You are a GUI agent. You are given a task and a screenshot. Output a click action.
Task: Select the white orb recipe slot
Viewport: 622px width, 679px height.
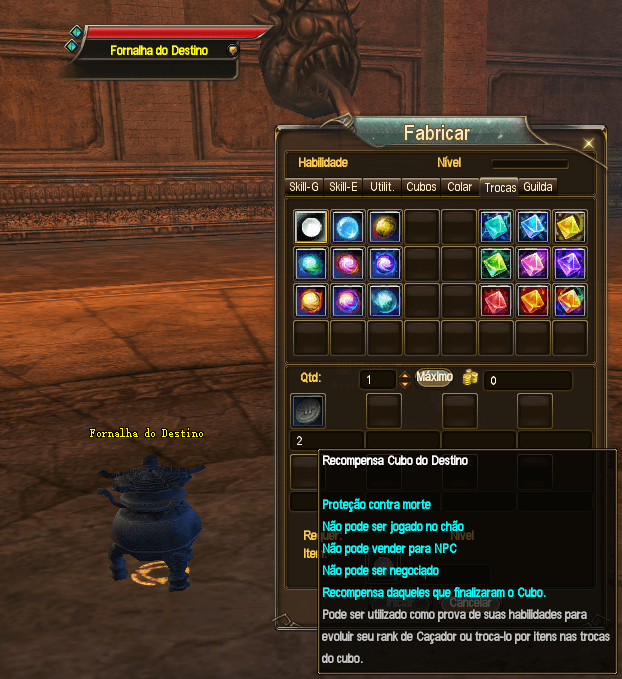pyautogui.click(x=310, y=226)
